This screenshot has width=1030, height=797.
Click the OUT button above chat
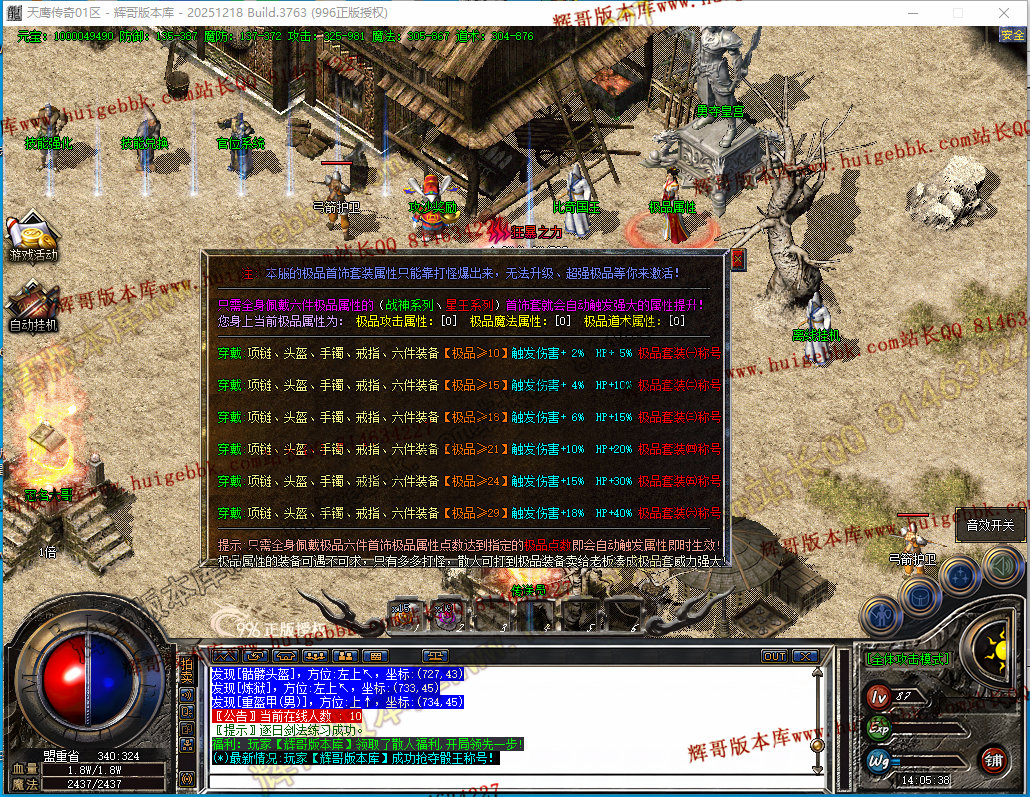point(774,656)
